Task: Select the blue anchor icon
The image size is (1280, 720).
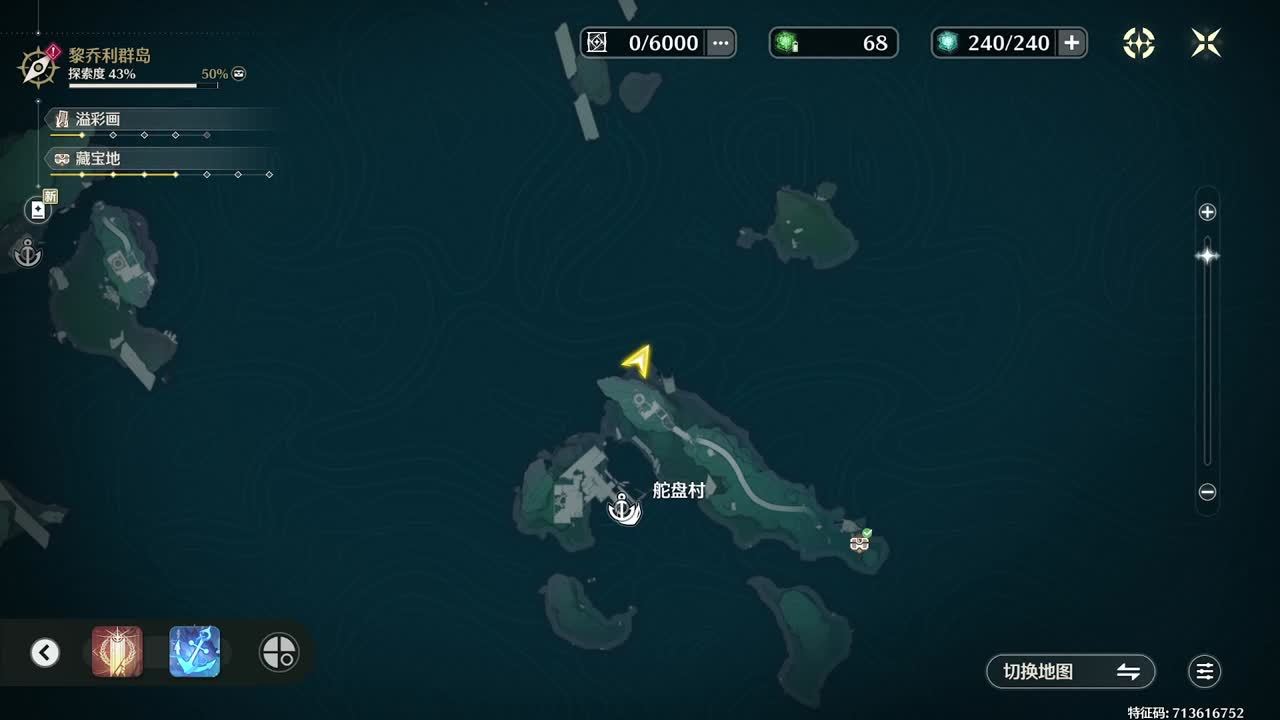Action: pyautogui.click(x=195, y=652)
